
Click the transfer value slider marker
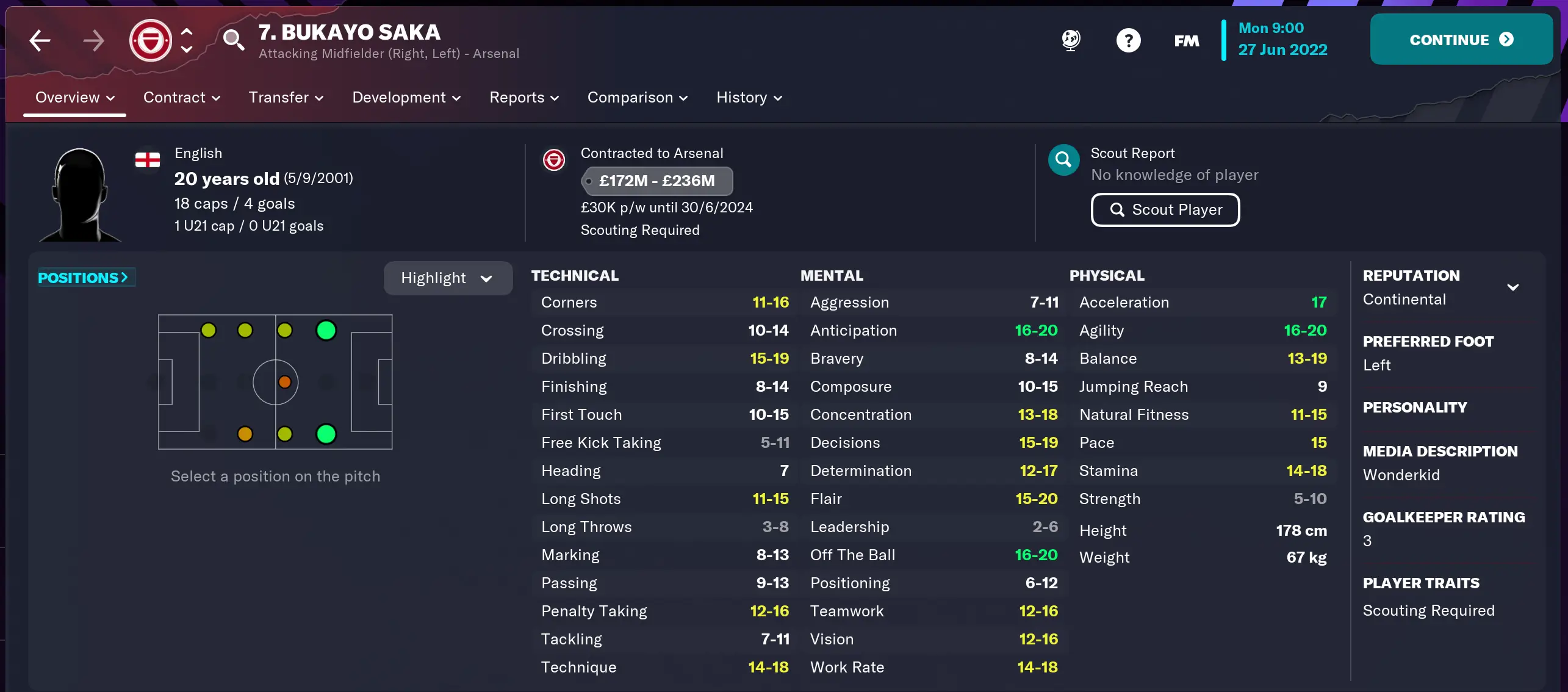(x=588, y=181)
